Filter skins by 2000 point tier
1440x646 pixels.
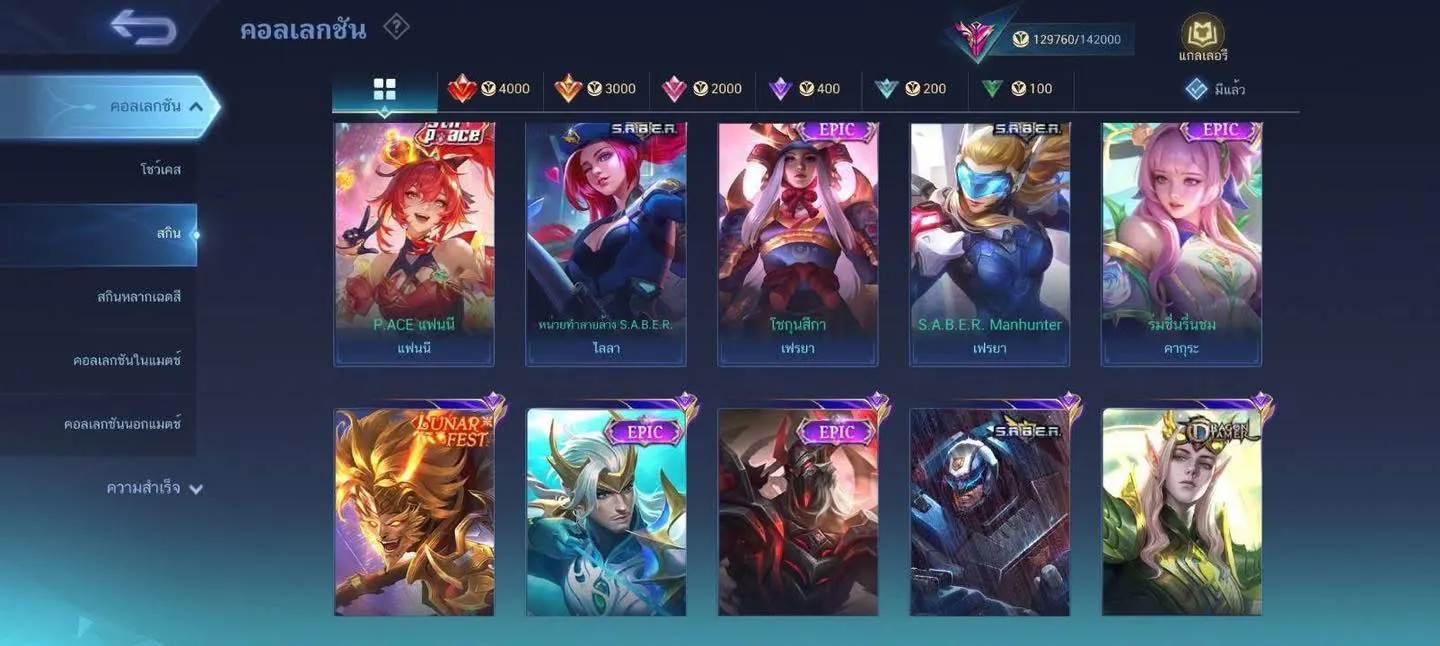click(702, 89)
